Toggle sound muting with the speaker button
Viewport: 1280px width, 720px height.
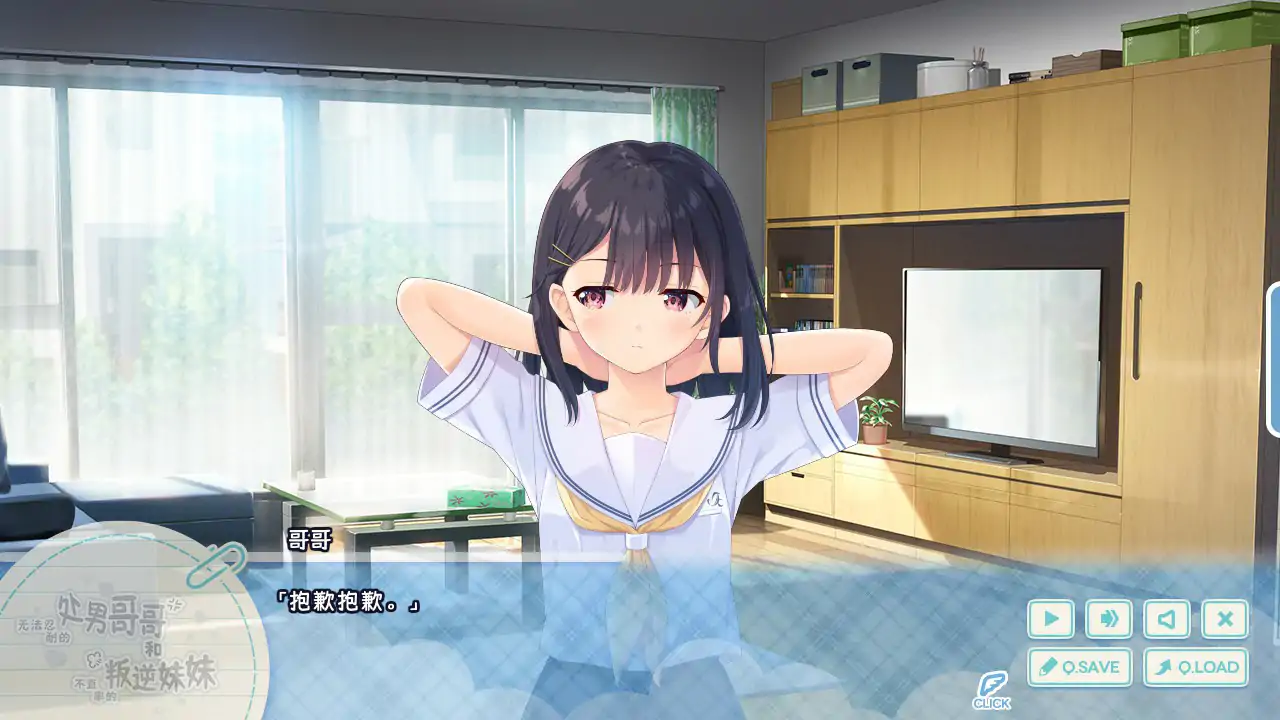click(x=1166, y=620)
